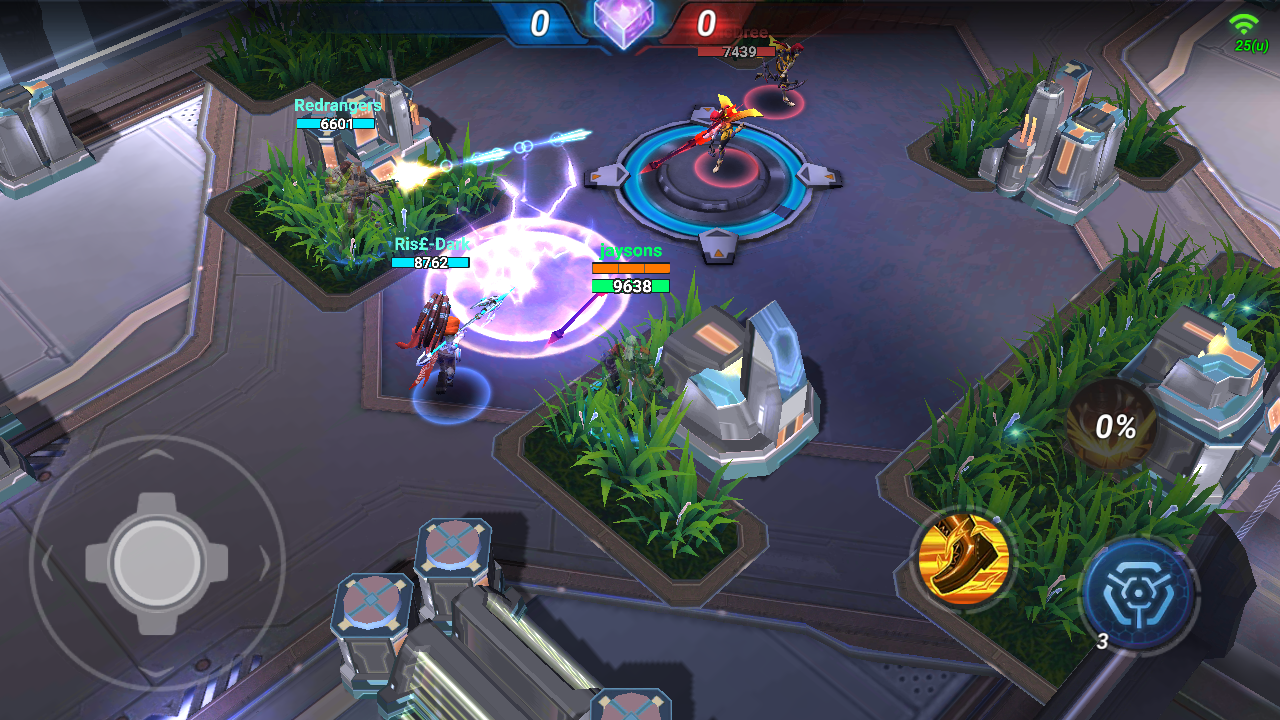Use the blue basic attack button
This screenshot has width=1280, height=720.
tap(1138, 595)
